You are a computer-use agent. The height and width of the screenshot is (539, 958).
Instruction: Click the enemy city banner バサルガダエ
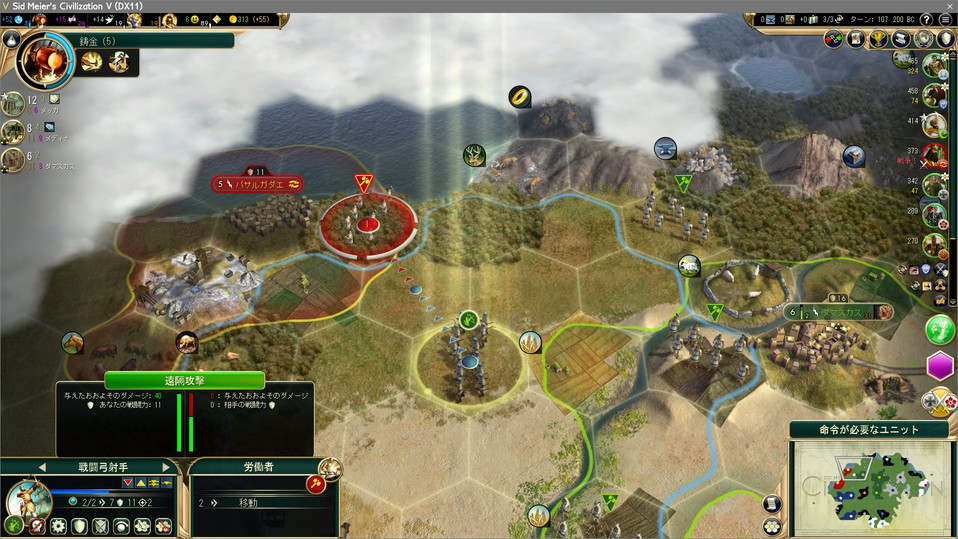click(x=259, y=184)
